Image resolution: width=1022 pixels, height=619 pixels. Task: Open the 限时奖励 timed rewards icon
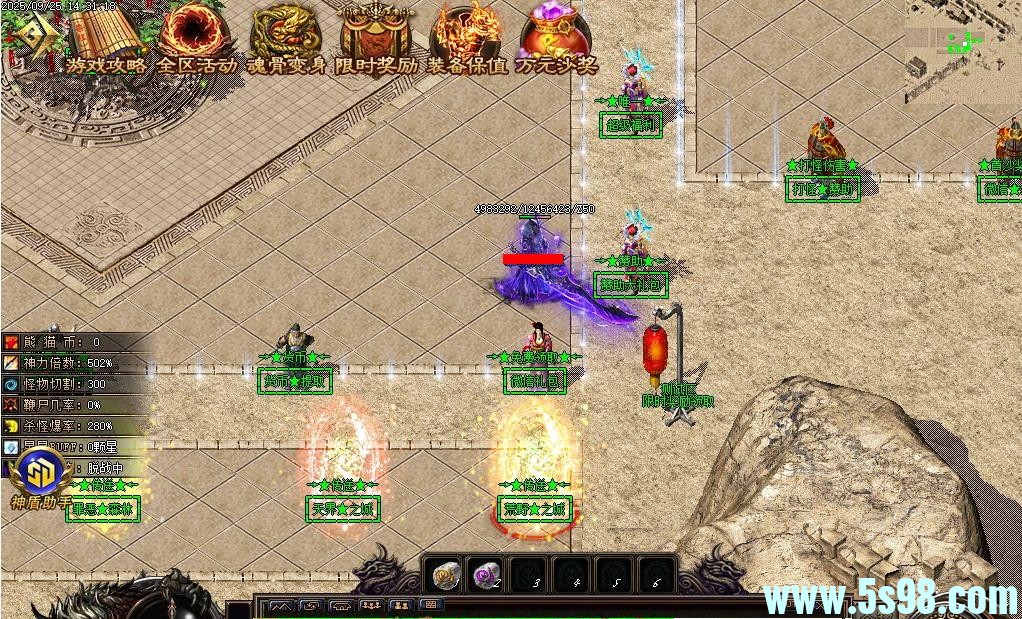[376, 36]
